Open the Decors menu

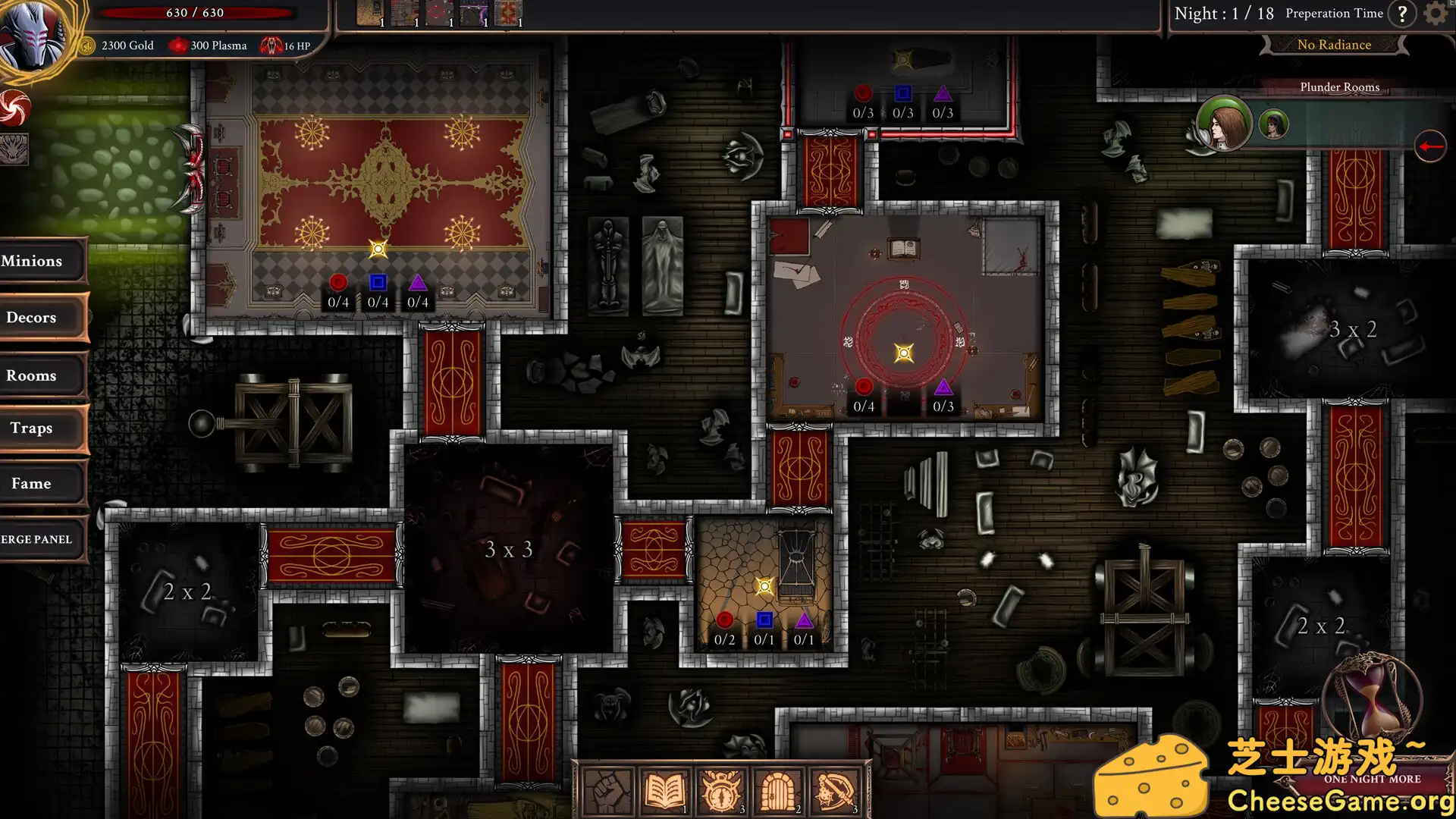tap(42, 318)
